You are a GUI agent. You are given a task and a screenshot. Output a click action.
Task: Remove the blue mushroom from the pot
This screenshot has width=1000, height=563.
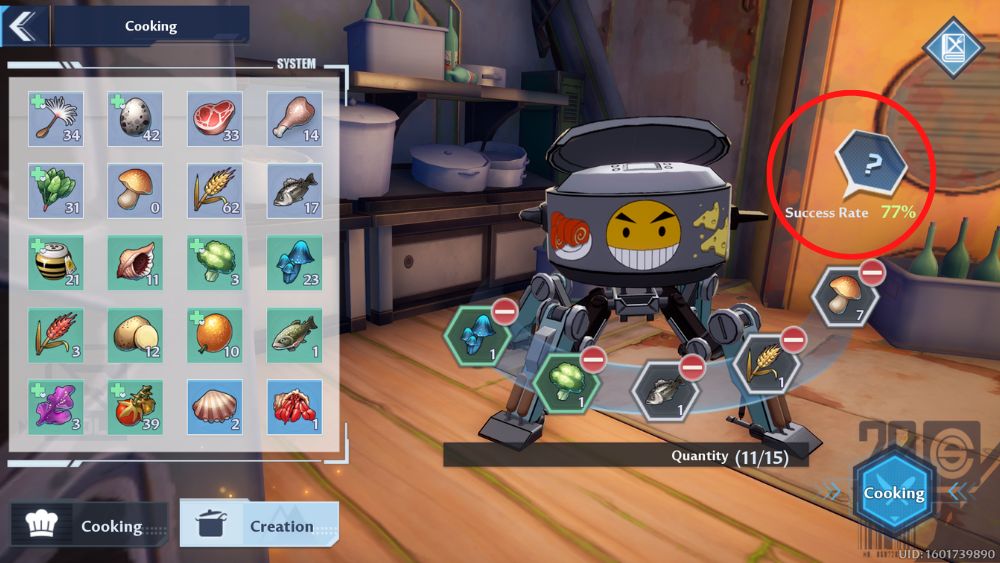tap(504, 312)
